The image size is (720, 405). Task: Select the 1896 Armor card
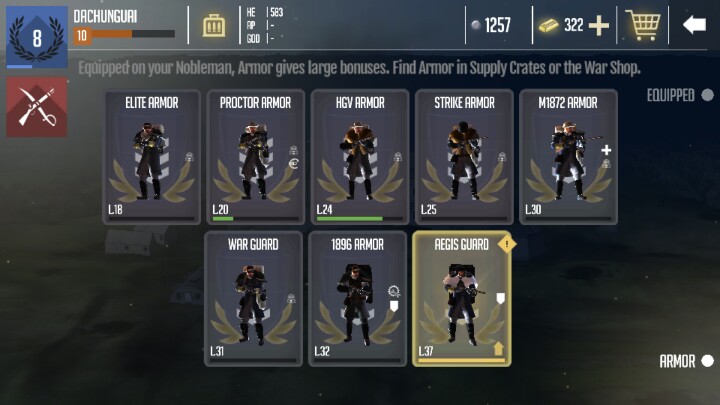coord(358,298)
